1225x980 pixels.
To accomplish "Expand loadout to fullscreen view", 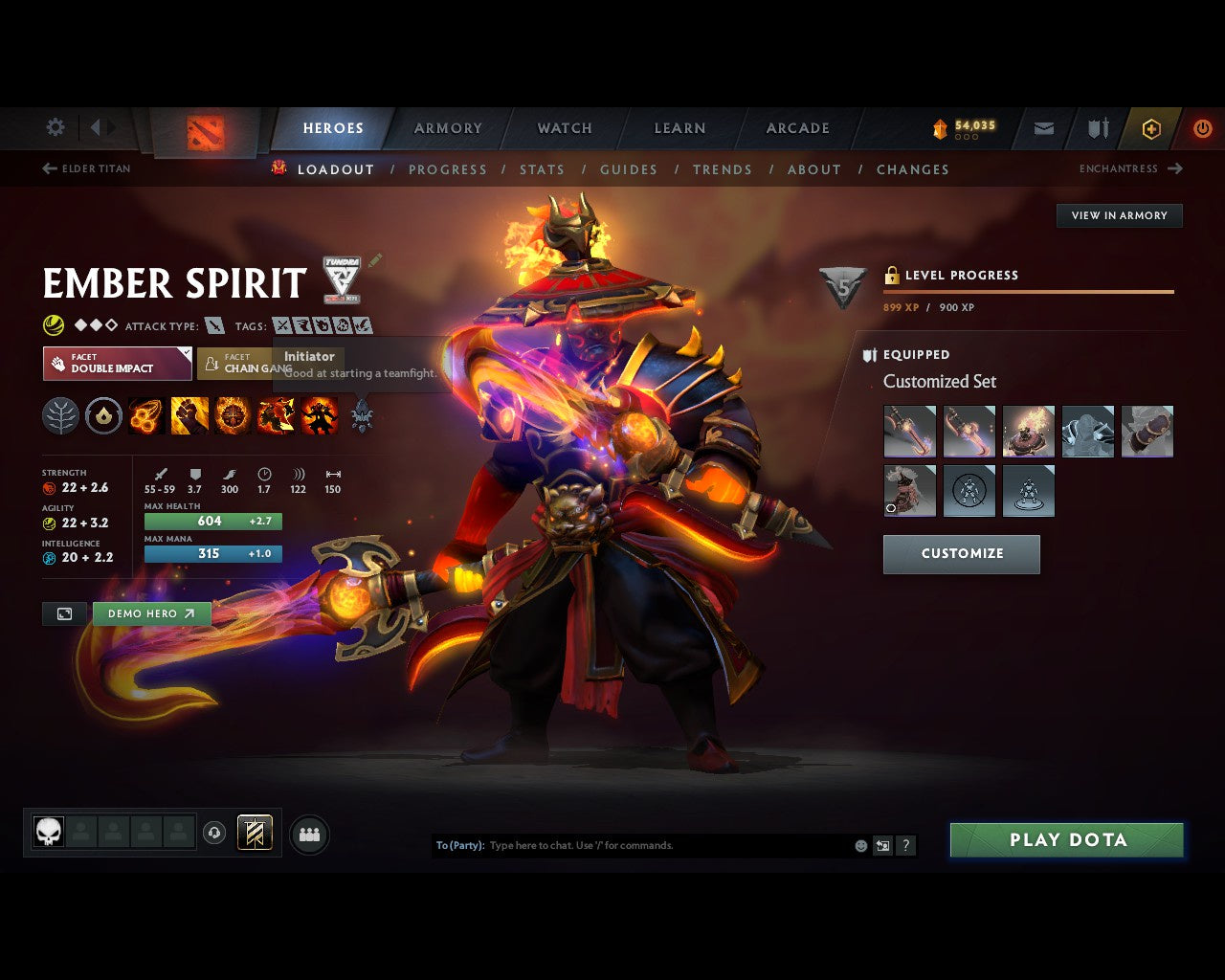I will point(64,613).
